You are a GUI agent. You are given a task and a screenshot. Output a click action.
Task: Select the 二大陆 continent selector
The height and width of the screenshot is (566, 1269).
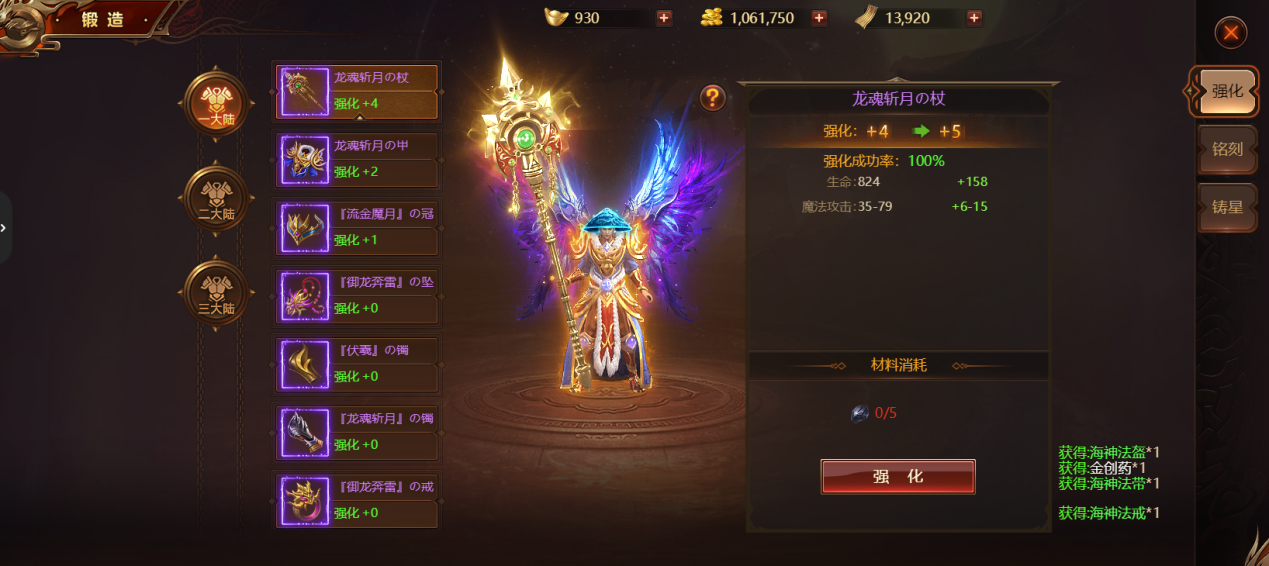click(x=215, y=198)
